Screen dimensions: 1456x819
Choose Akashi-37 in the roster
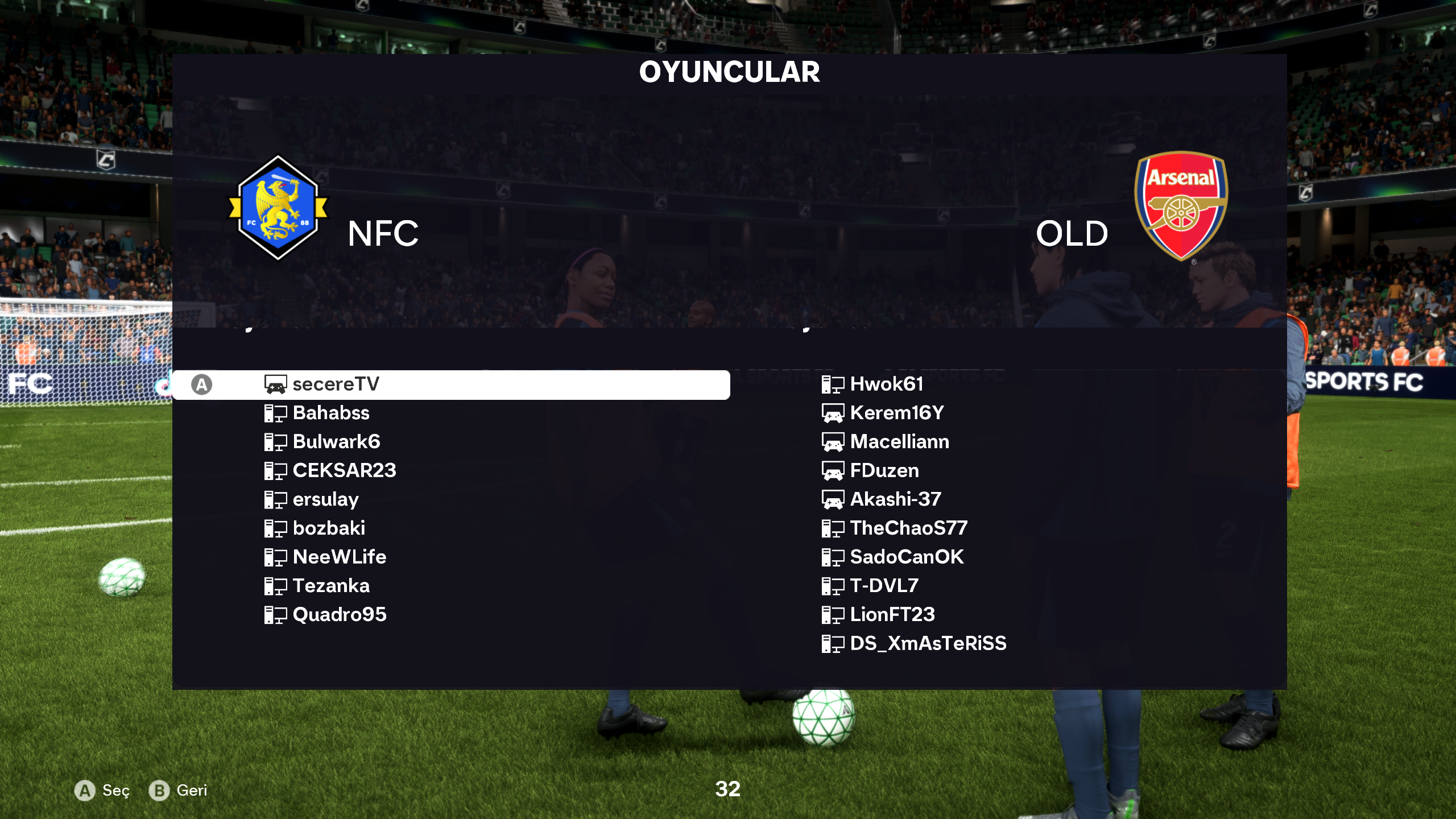tap(895, 499)
